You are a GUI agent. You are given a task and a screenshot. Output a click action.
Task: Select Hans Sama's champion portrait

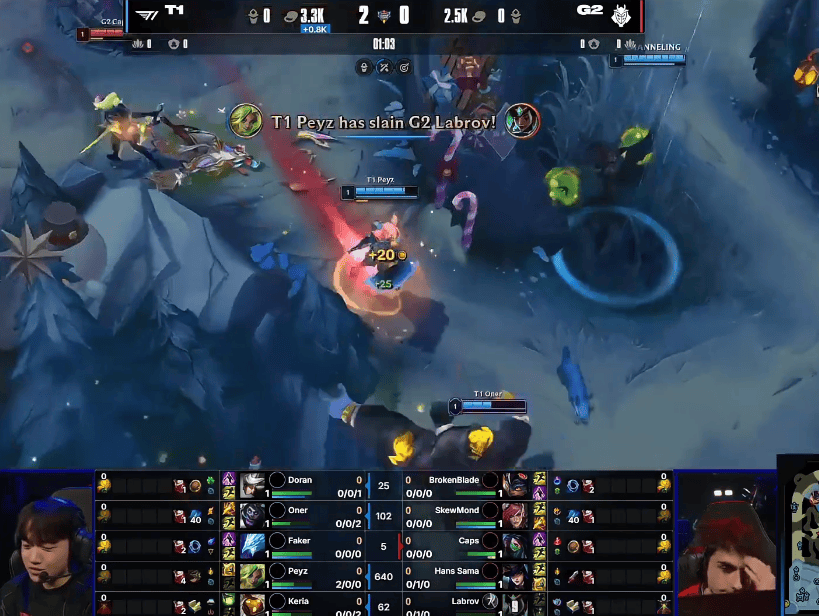(x=516, y=574)
